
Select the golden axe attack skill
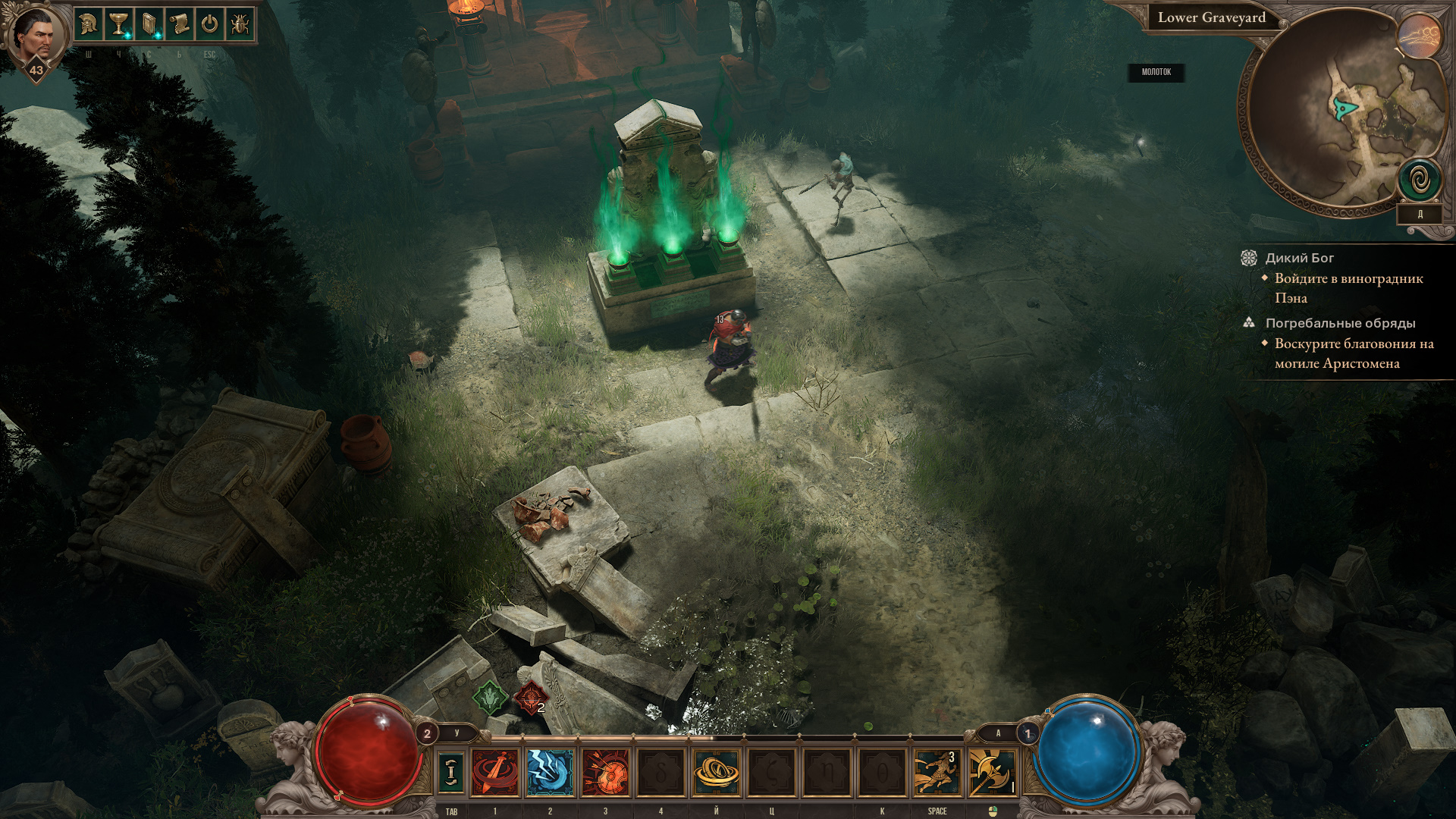(992, 772)
